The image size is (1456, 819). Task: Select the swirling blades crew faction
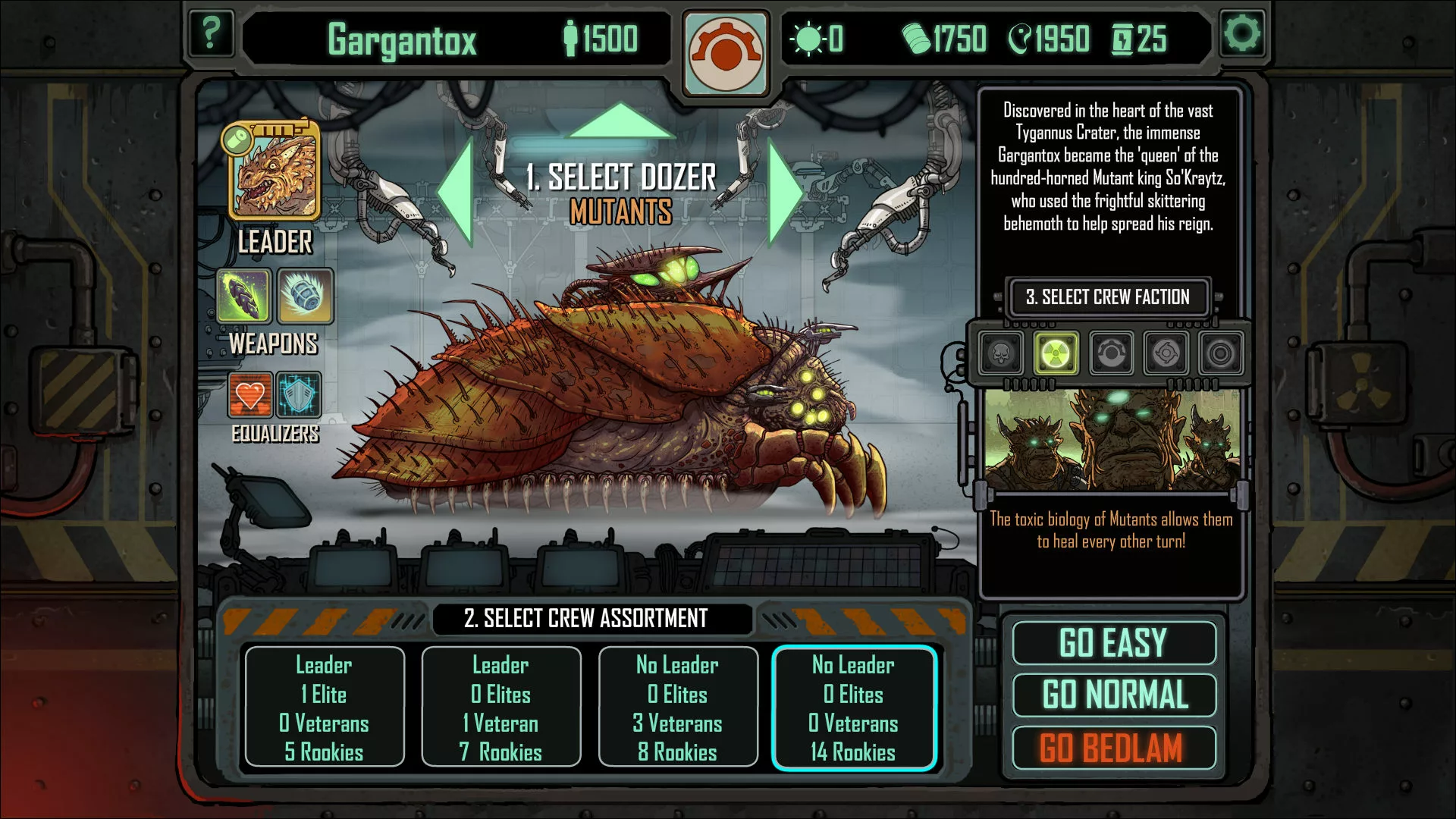[1166, 353]
